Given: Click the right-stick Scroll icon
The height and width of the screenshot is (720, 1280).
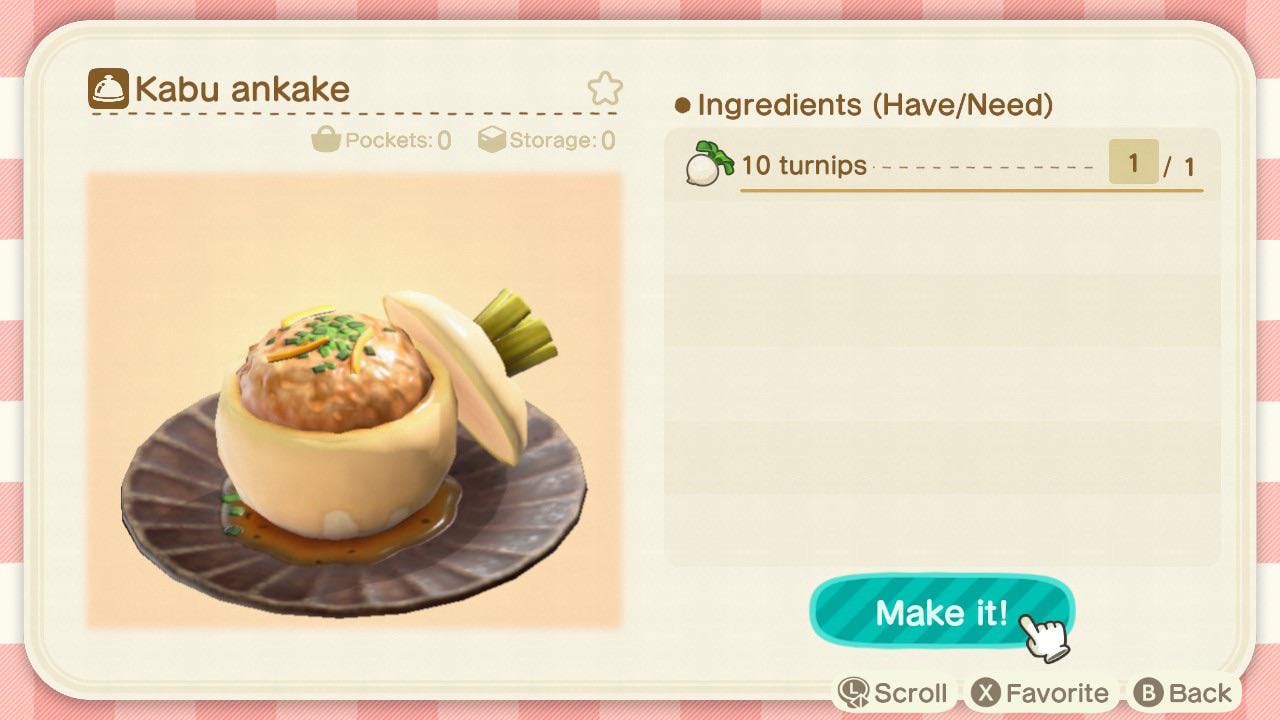Looking at the screenshot, I should click(x=852, y=691).
